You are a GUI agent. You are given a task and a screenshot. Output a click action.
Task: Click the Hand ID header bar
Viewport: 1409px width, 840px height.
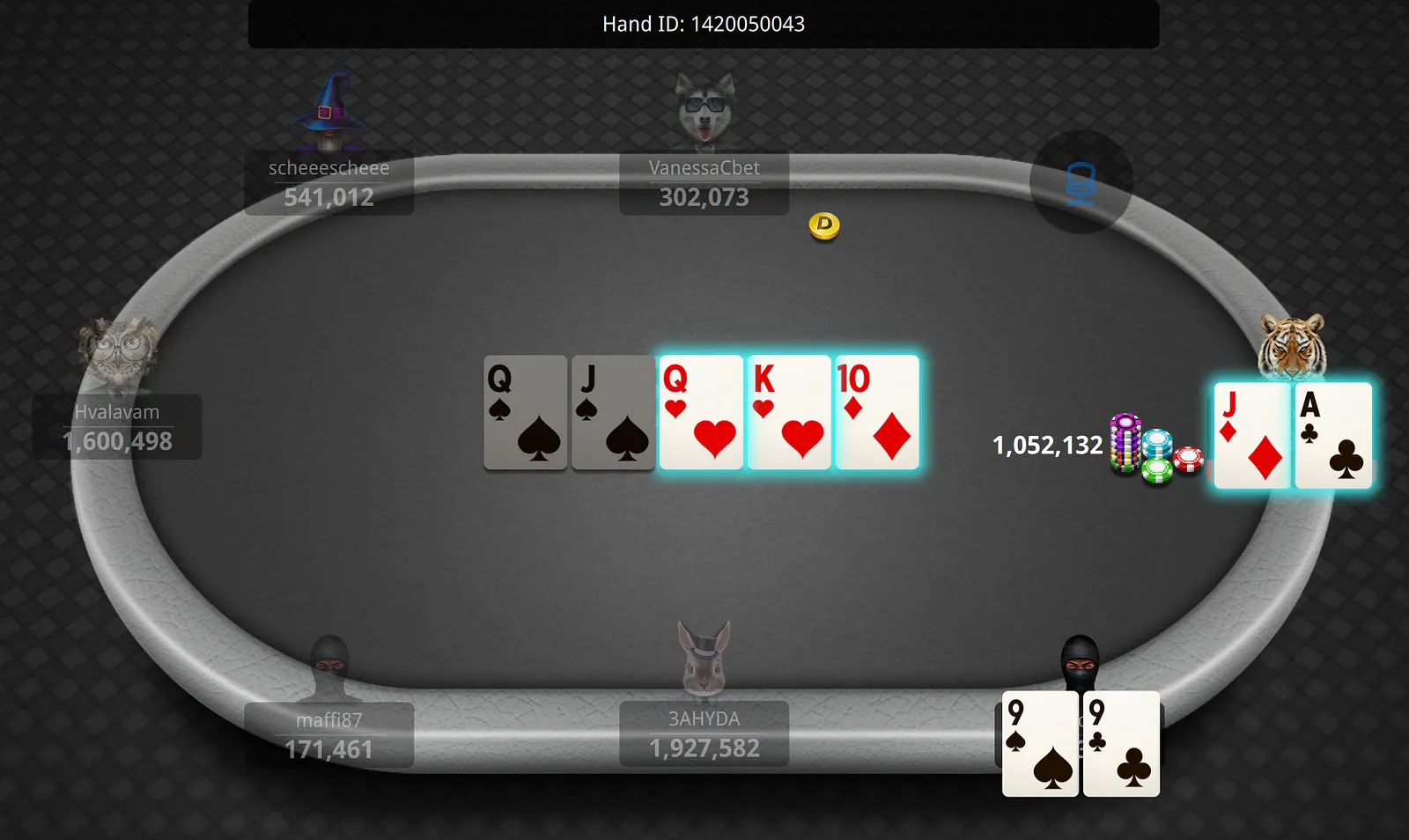pyautogui.click(x=703, y=24)
